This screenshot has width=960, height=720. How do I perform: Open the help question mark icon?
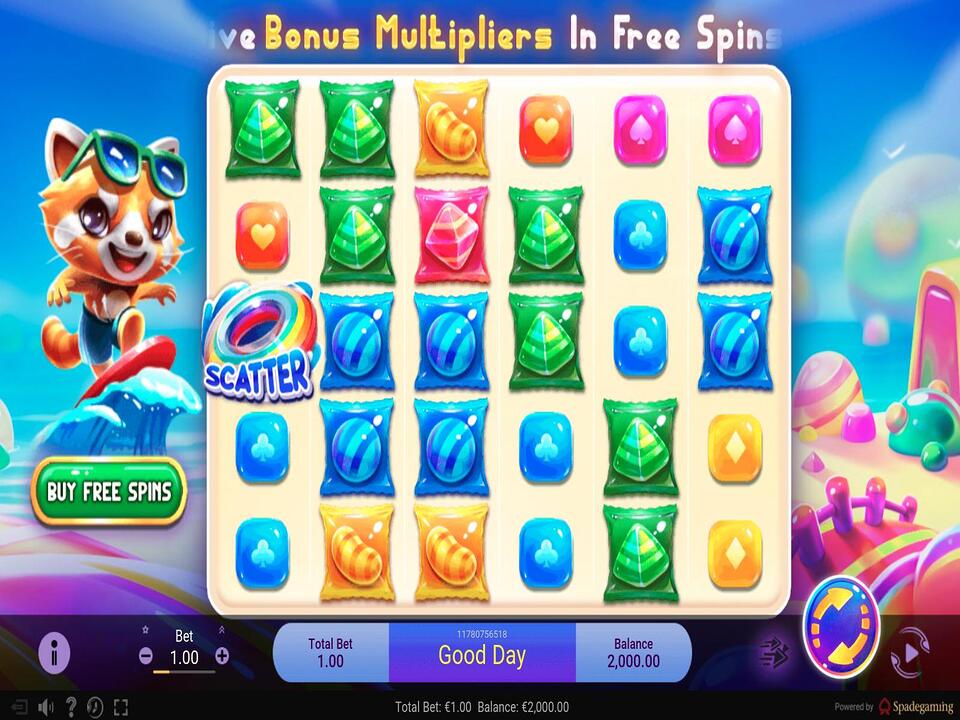point(71,707)
